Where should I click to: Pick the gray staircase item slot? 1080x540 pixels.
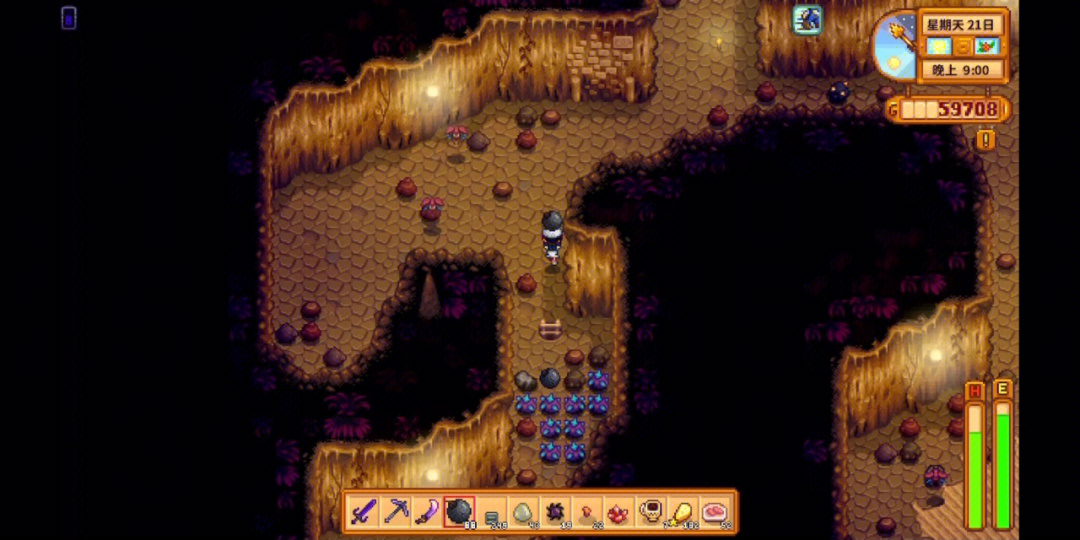pos(491,513)
